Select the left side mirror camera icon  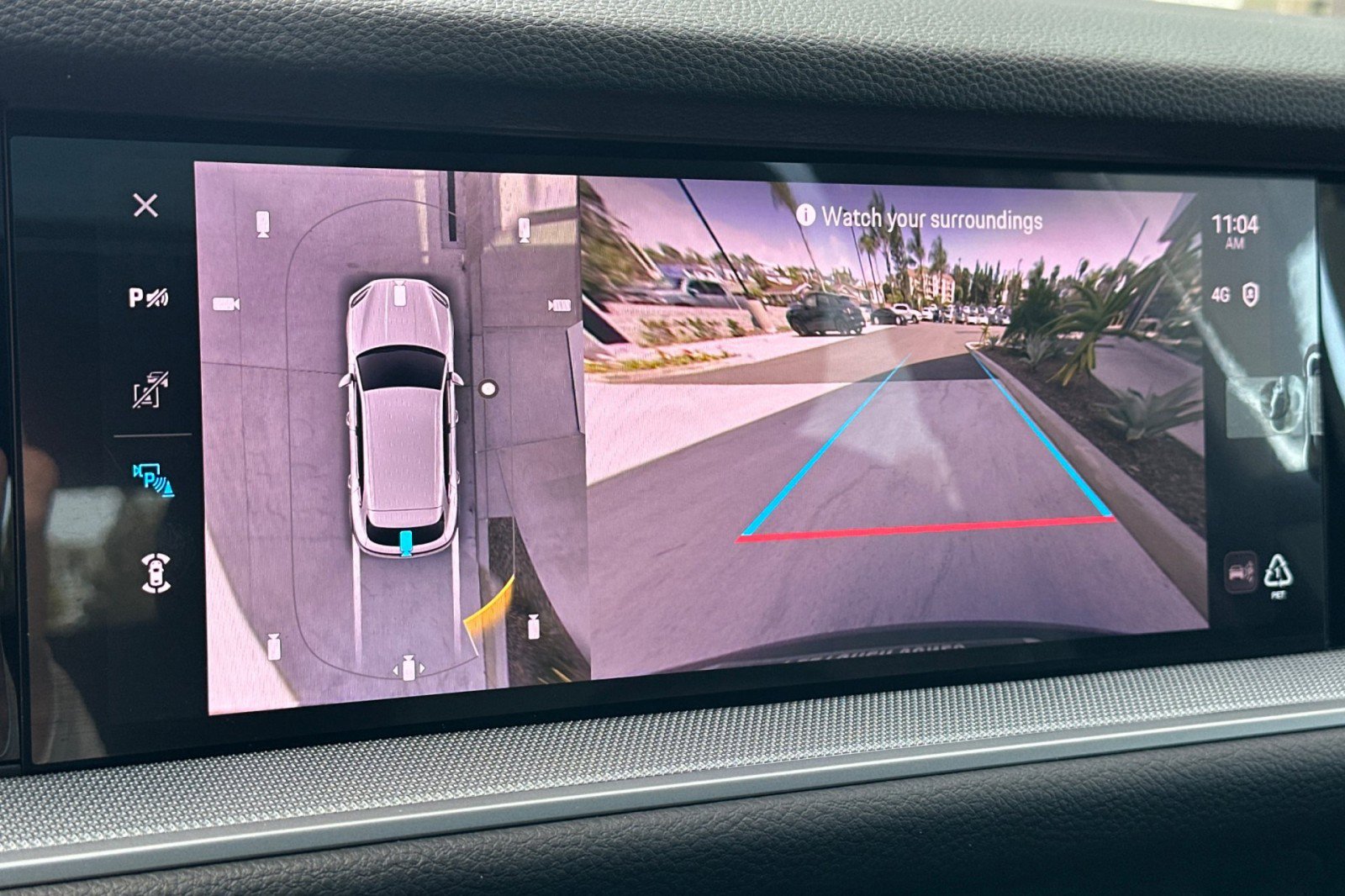point(224,303)
